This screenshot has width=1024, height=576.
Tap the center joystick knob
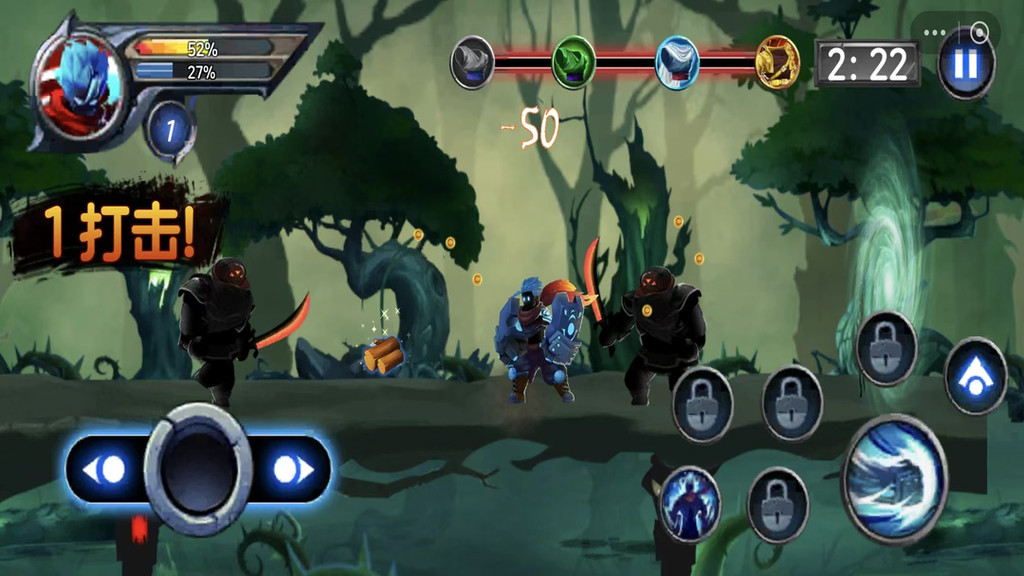pyautogui.click(x=198, y=469)
